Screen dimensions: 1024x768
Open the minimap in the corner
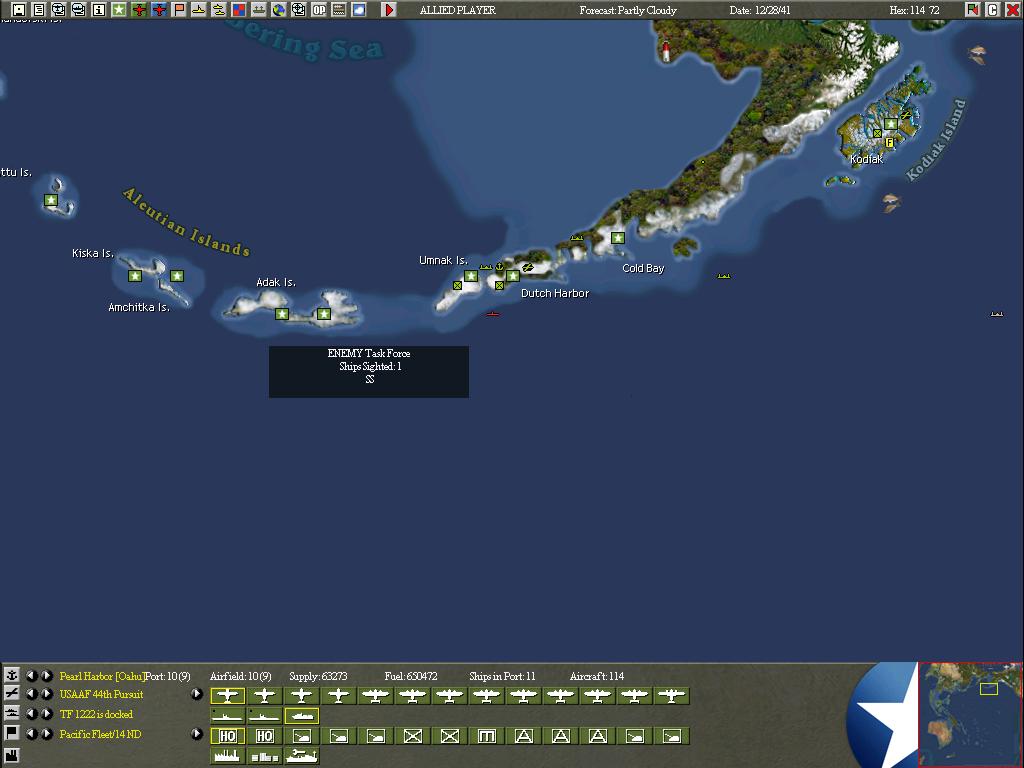click(x=970, y=714)
